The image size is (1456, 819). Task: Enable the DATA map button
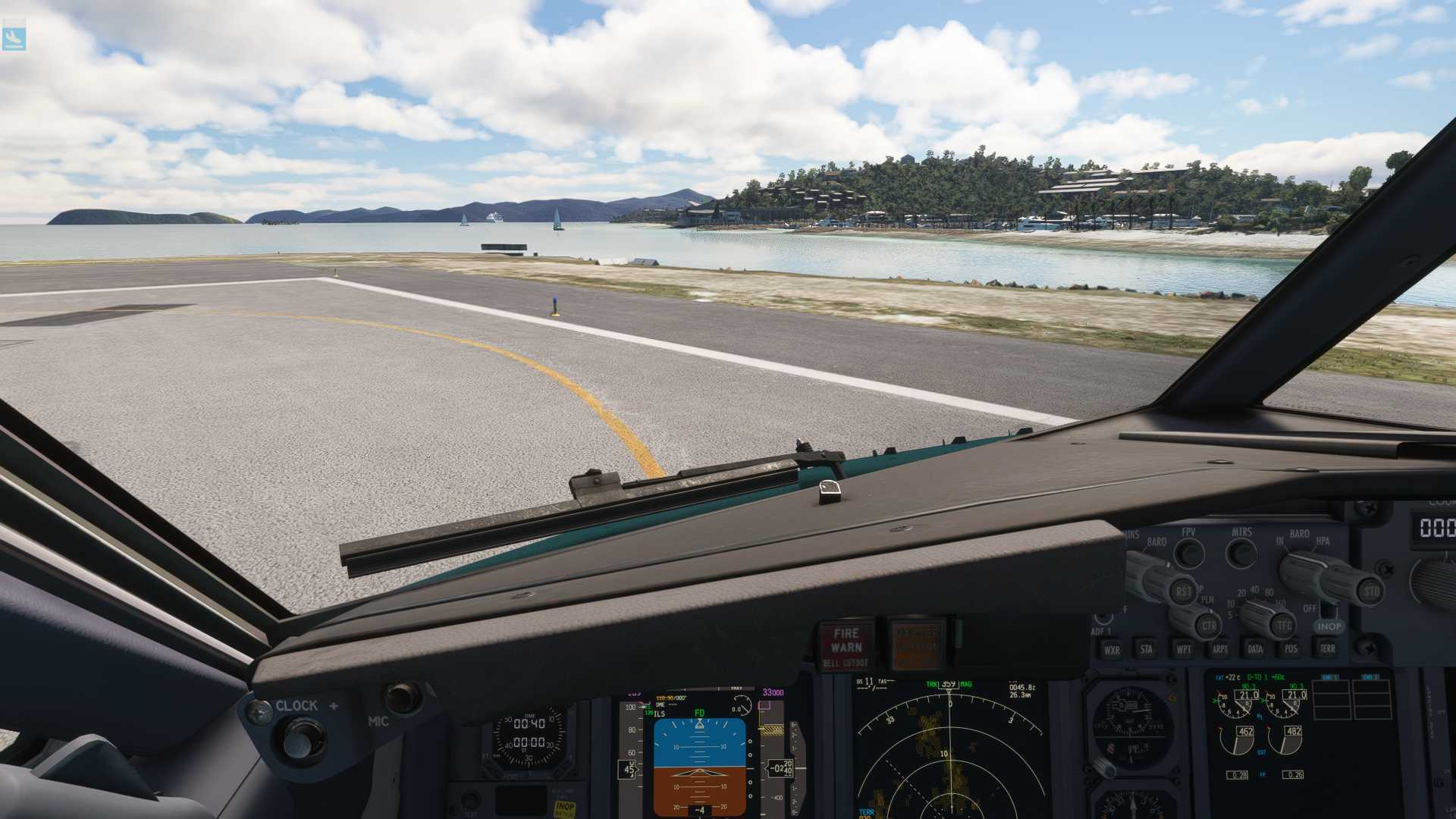coord(1255,649)
